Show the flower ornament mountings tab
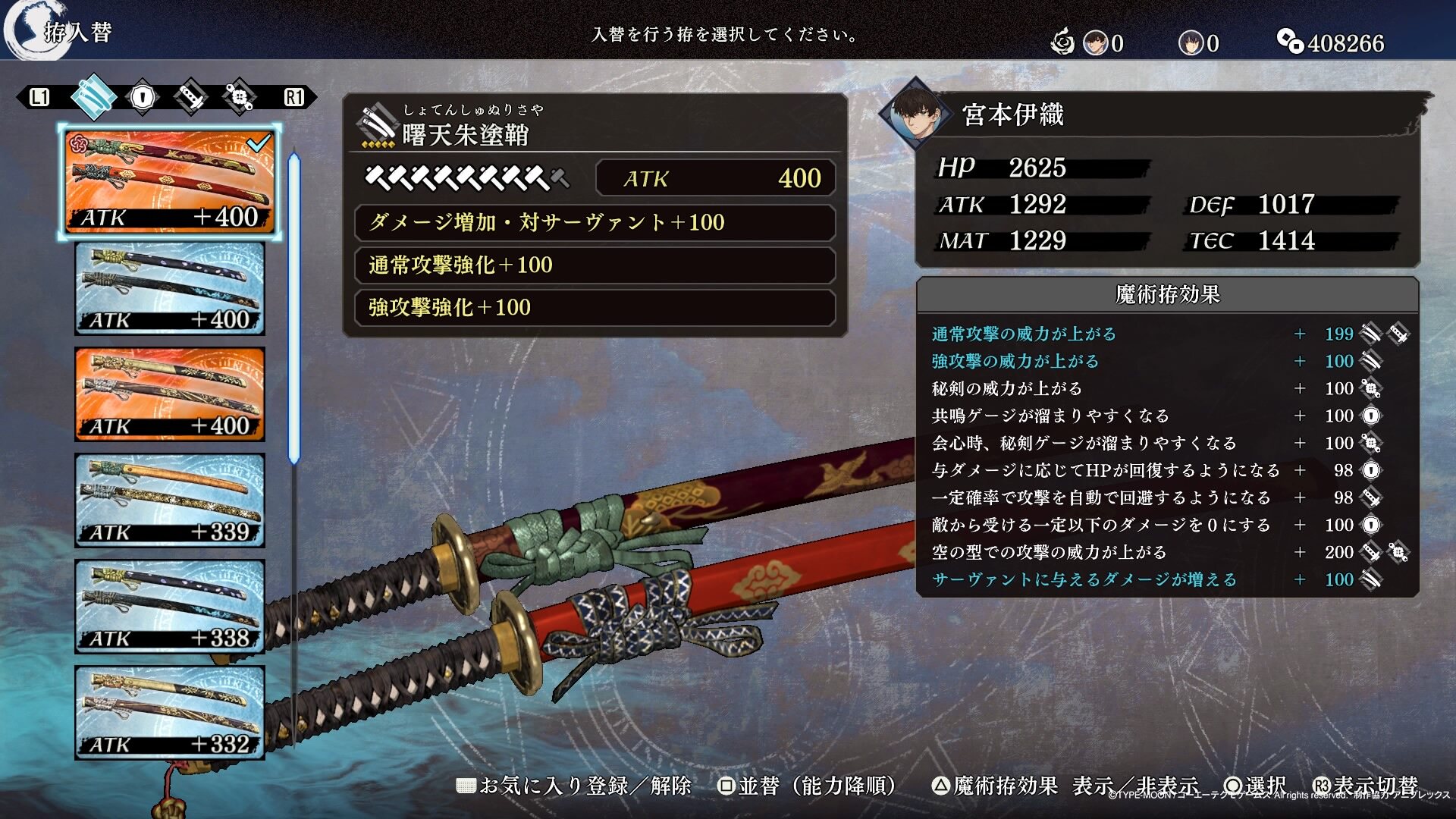1456x819 pixels. [x=239, y=97]
